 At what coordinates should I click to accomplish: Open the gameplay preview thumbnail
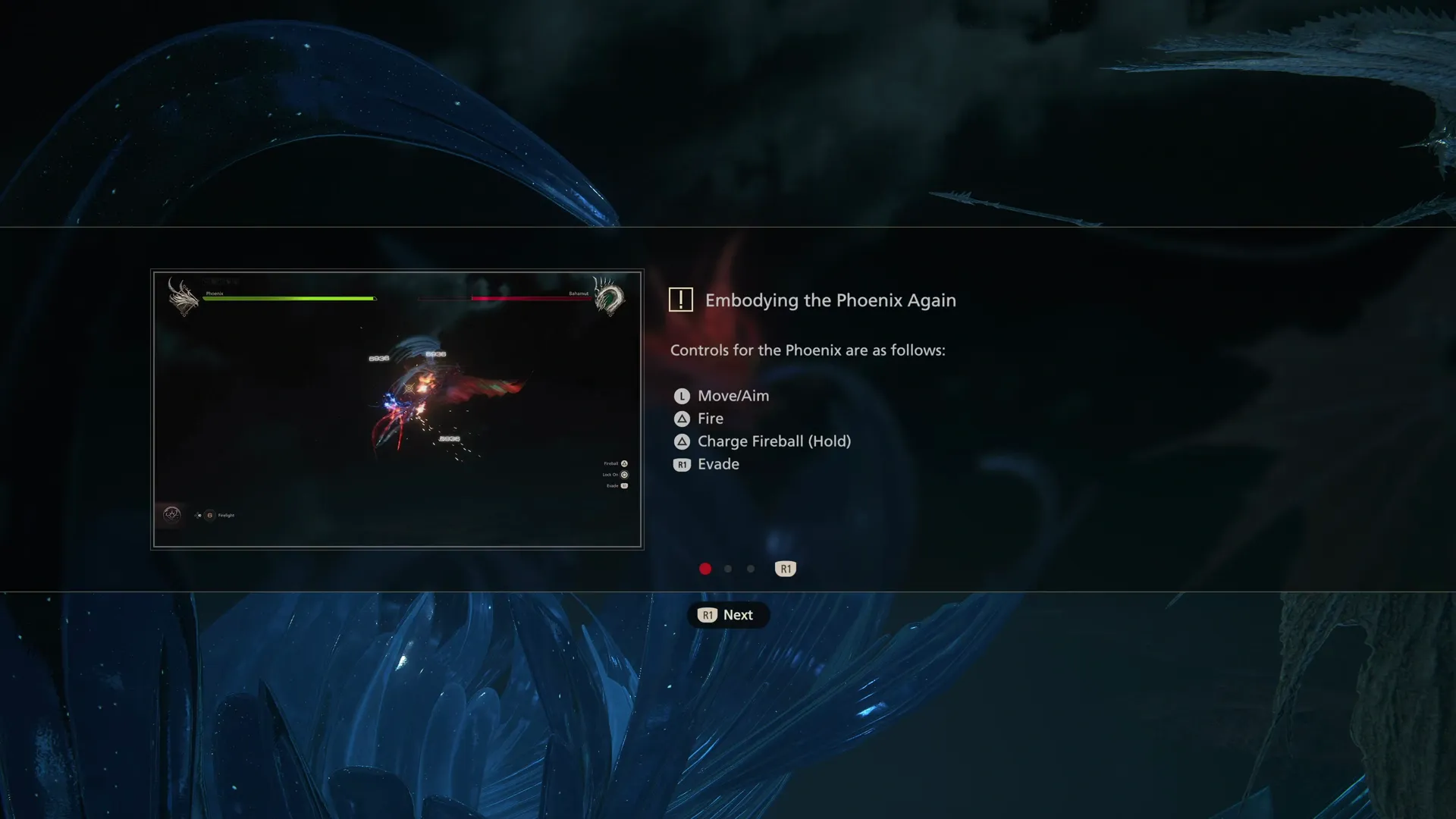(x=397, y=409)
